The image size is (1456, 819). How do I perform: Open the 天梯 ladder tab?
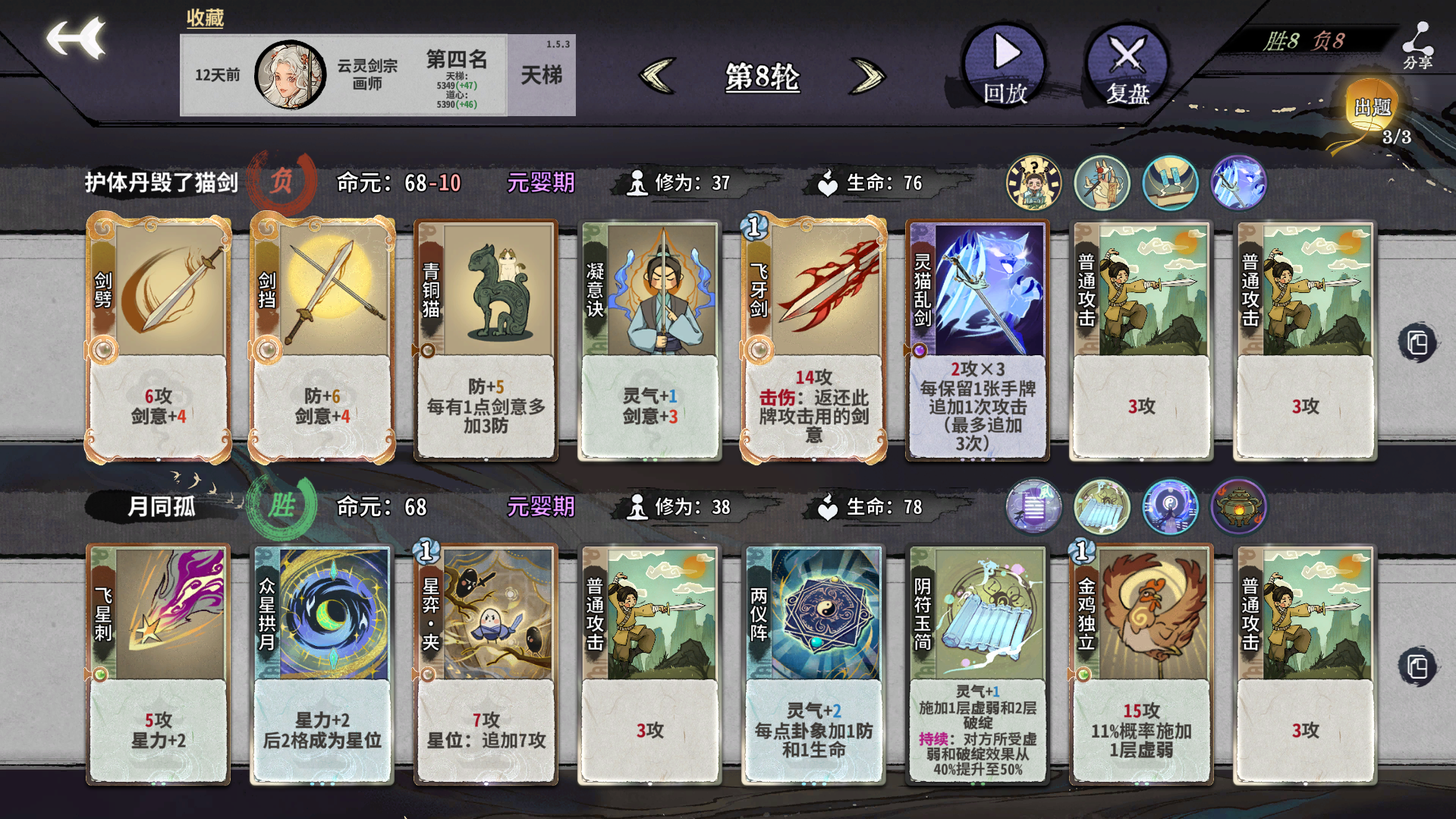pyautogui.click(x=541, y=75)
